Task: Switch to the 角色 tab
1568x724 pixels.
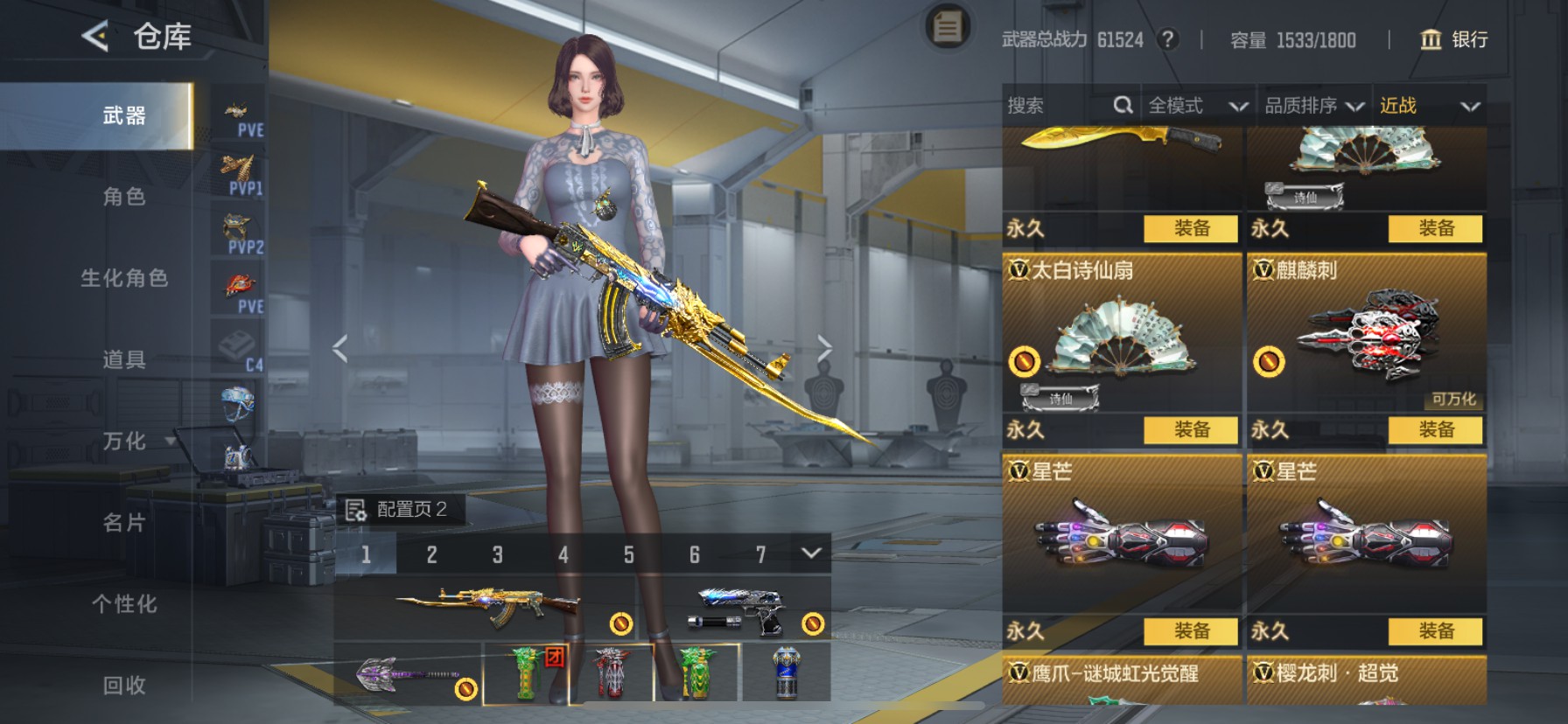Action: point(124,197)
